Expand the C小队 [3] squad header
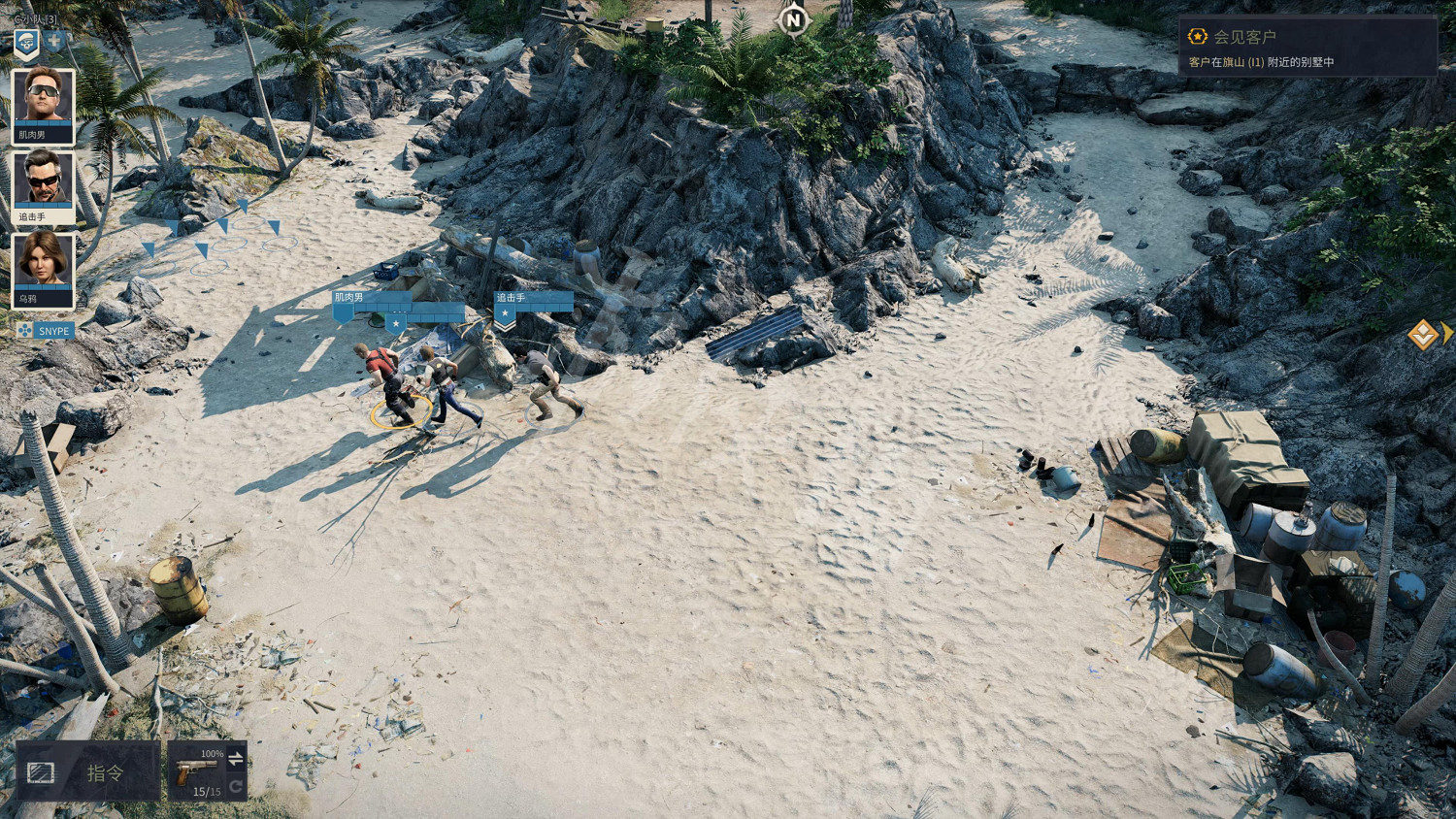The height and width of the screenshot is (819, 1456). pos(35,17)
